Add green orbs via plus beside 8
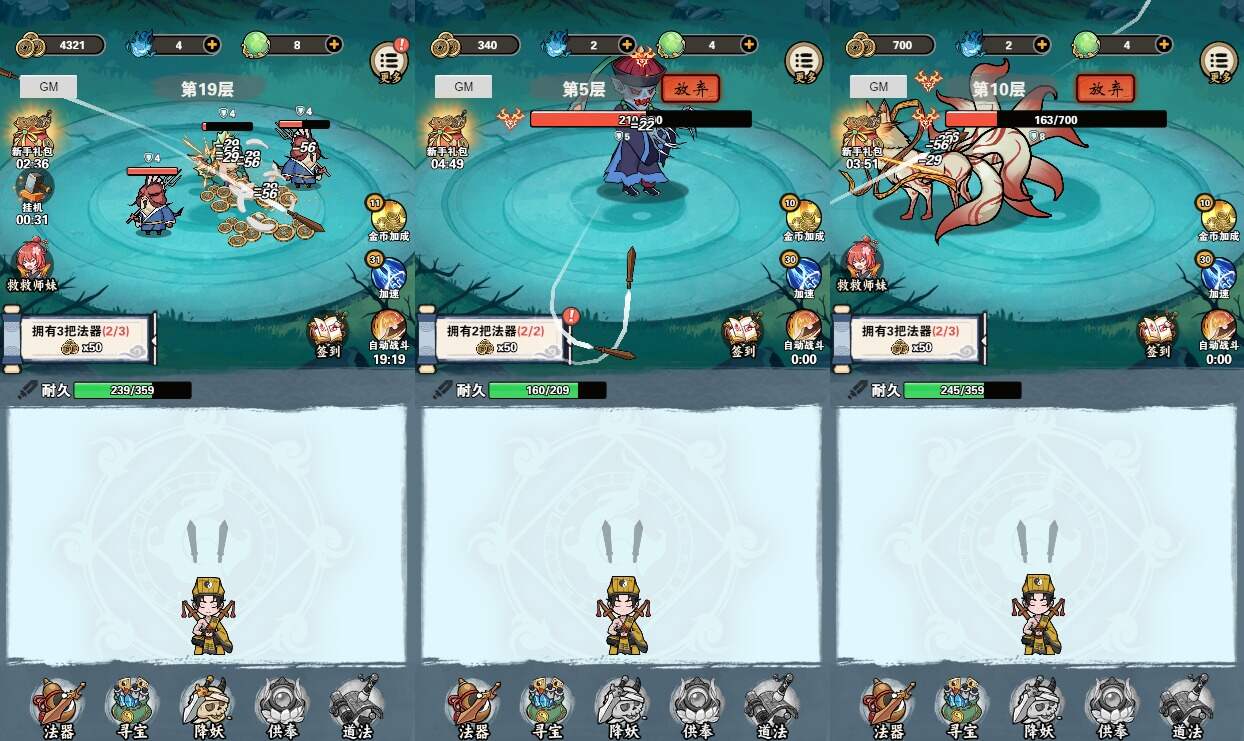Screen dimensions: 1244x741 pyautogui.click(x=333, y=45)
